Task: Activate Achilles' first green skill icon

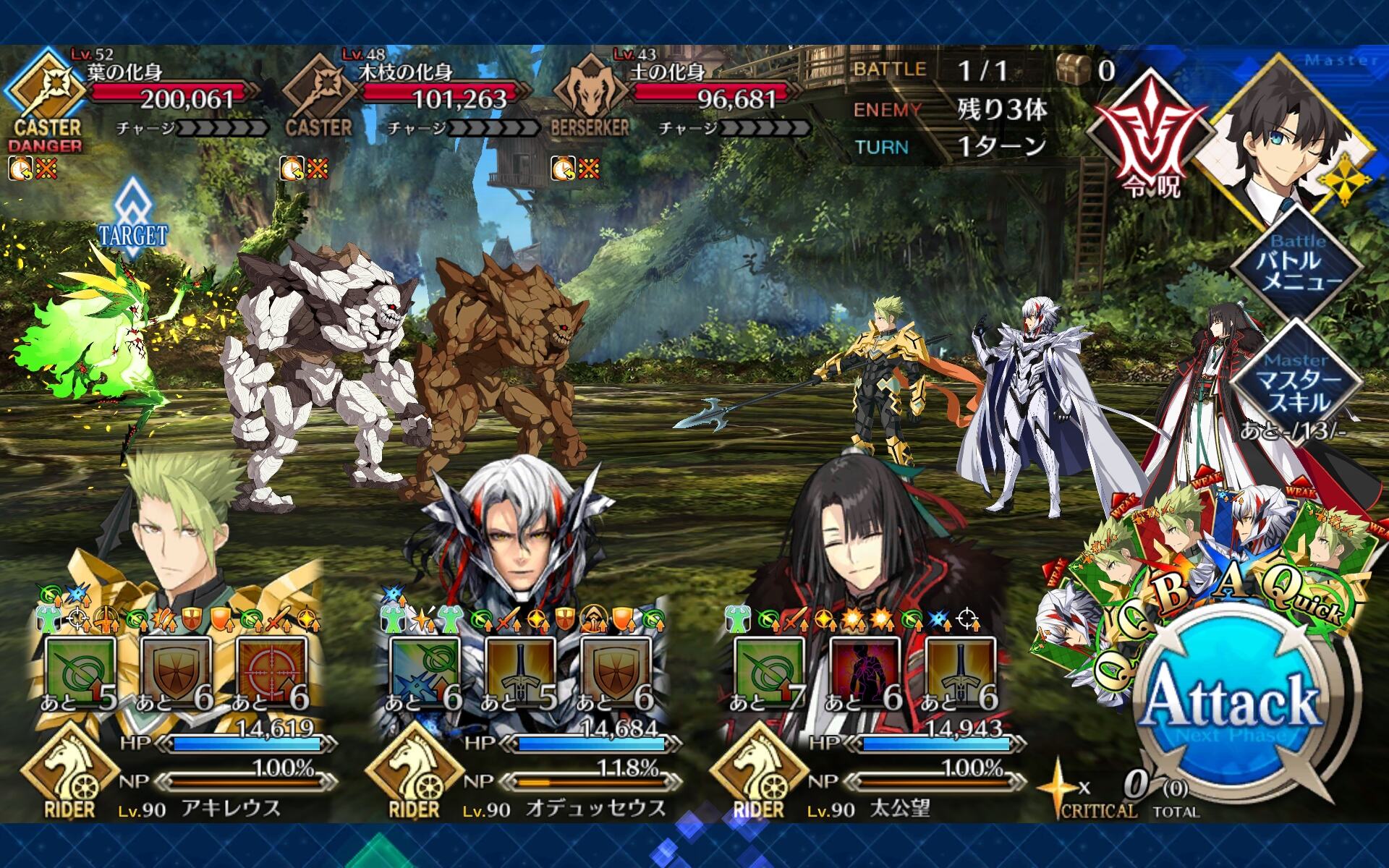Action: [80, 674]
